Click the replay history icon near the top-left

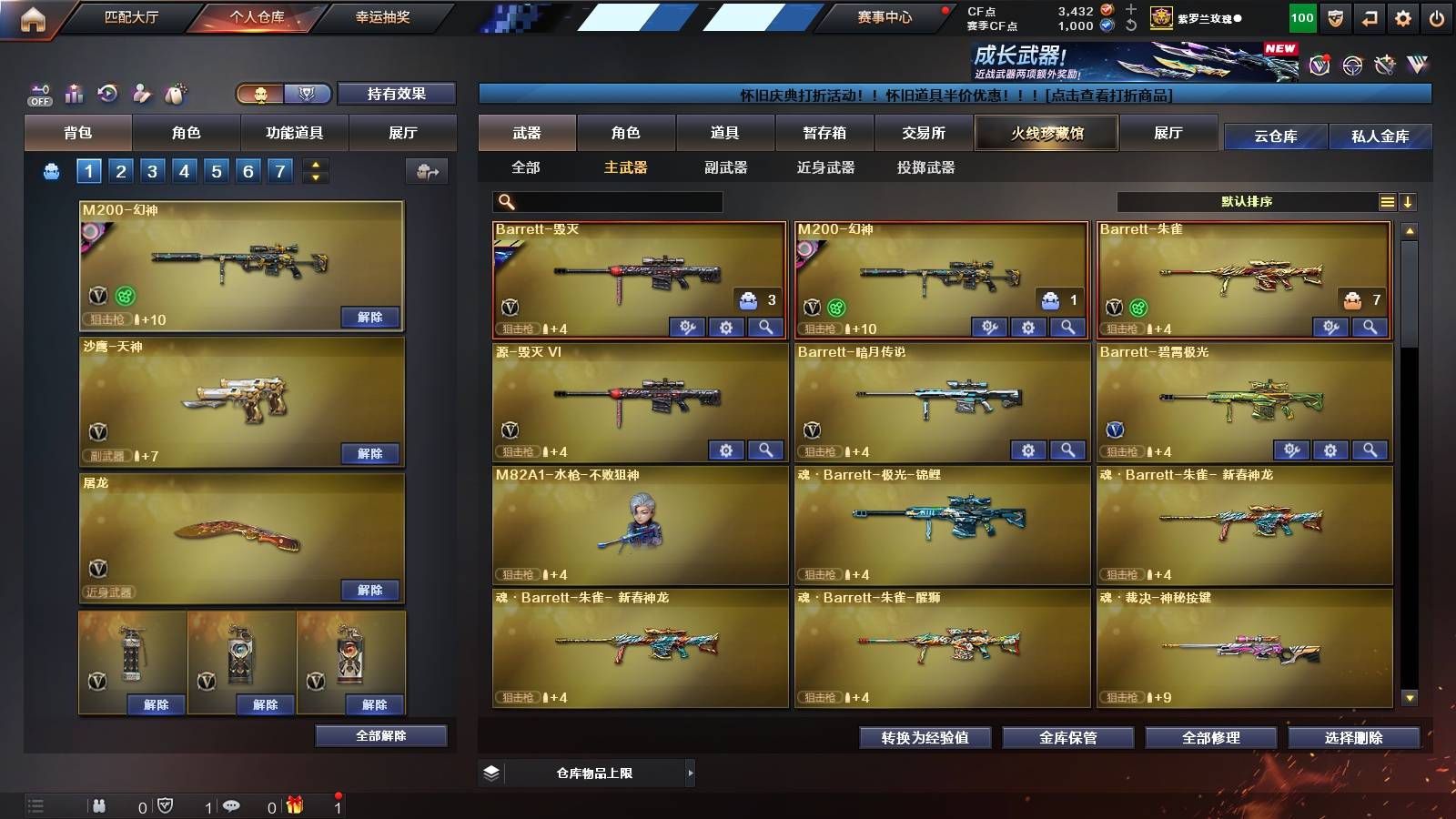pyautogui.click(x=107, y=92)
